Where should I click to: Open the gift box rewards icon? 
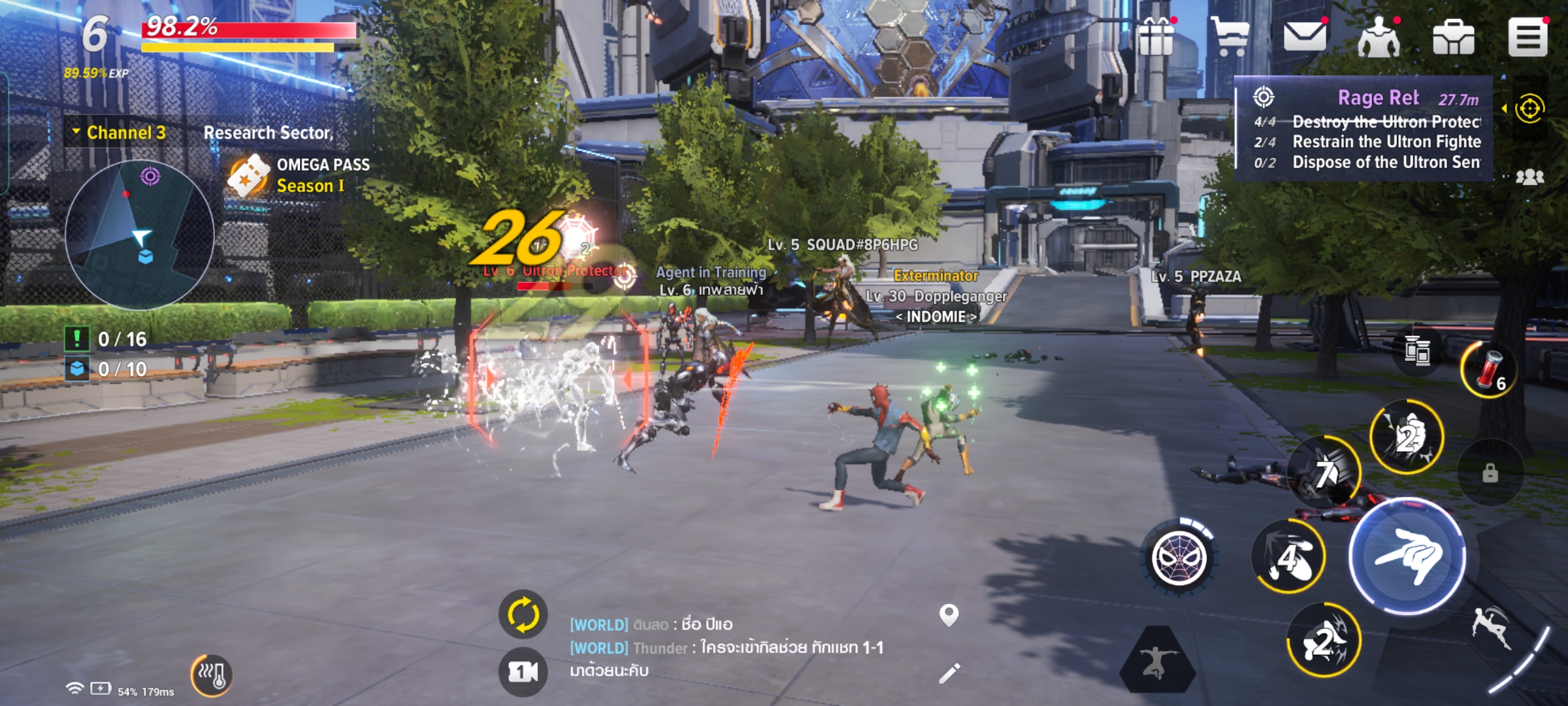click(x=1156, y=37)
